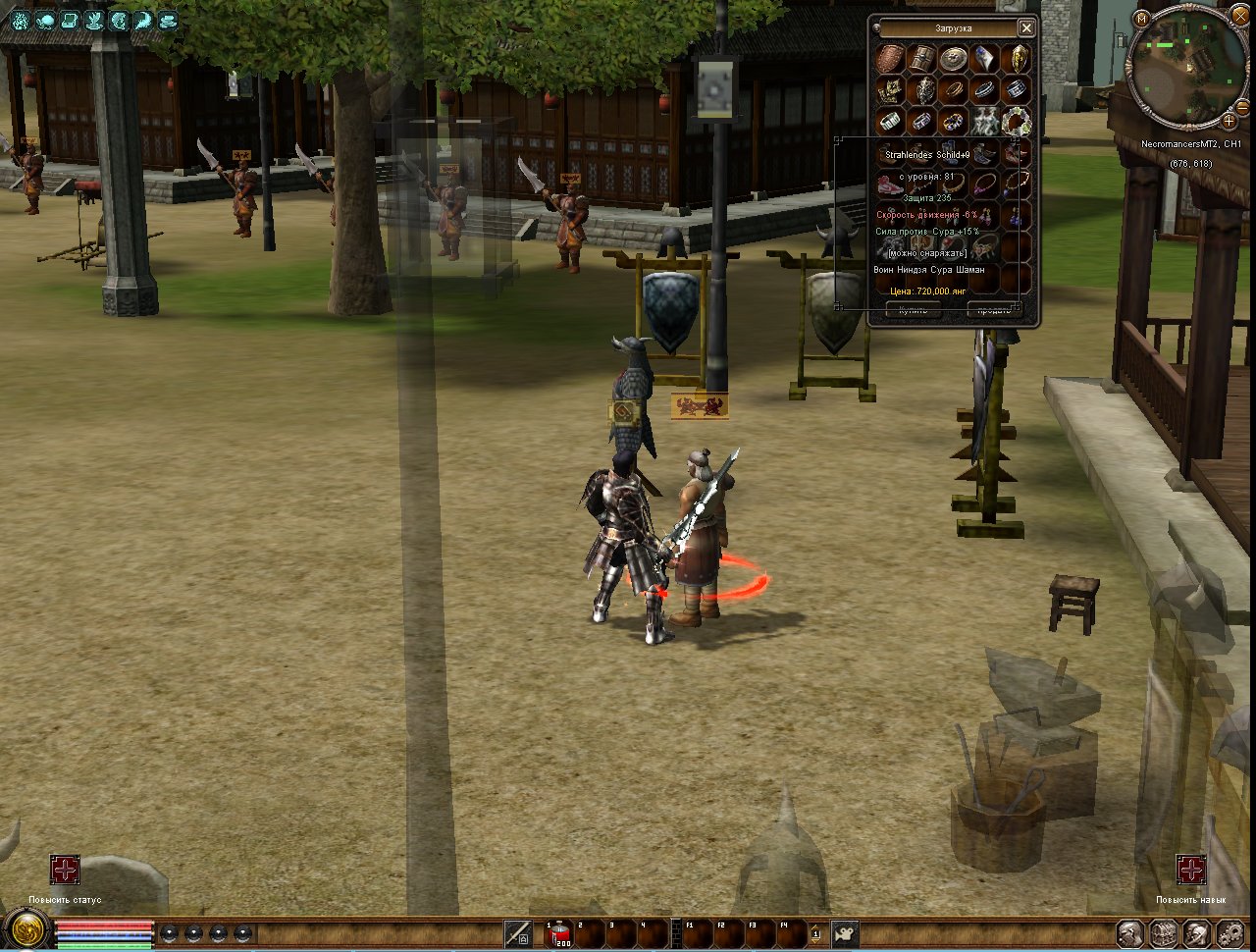Click the Повысить навык plus icon

click(x=1191, y=870)
